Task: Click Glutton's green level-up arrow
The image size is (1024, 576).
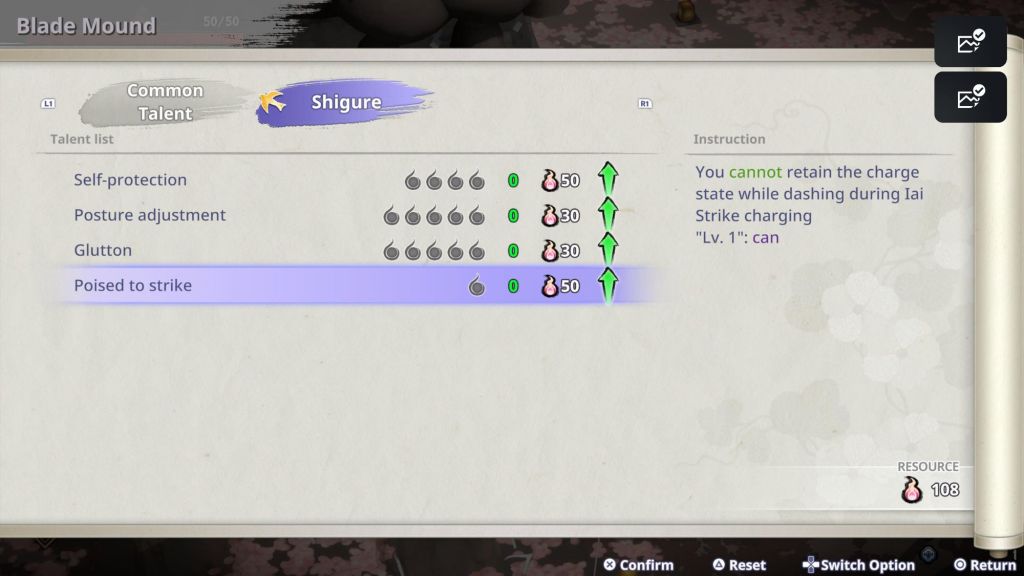Action: pos(608,250)
